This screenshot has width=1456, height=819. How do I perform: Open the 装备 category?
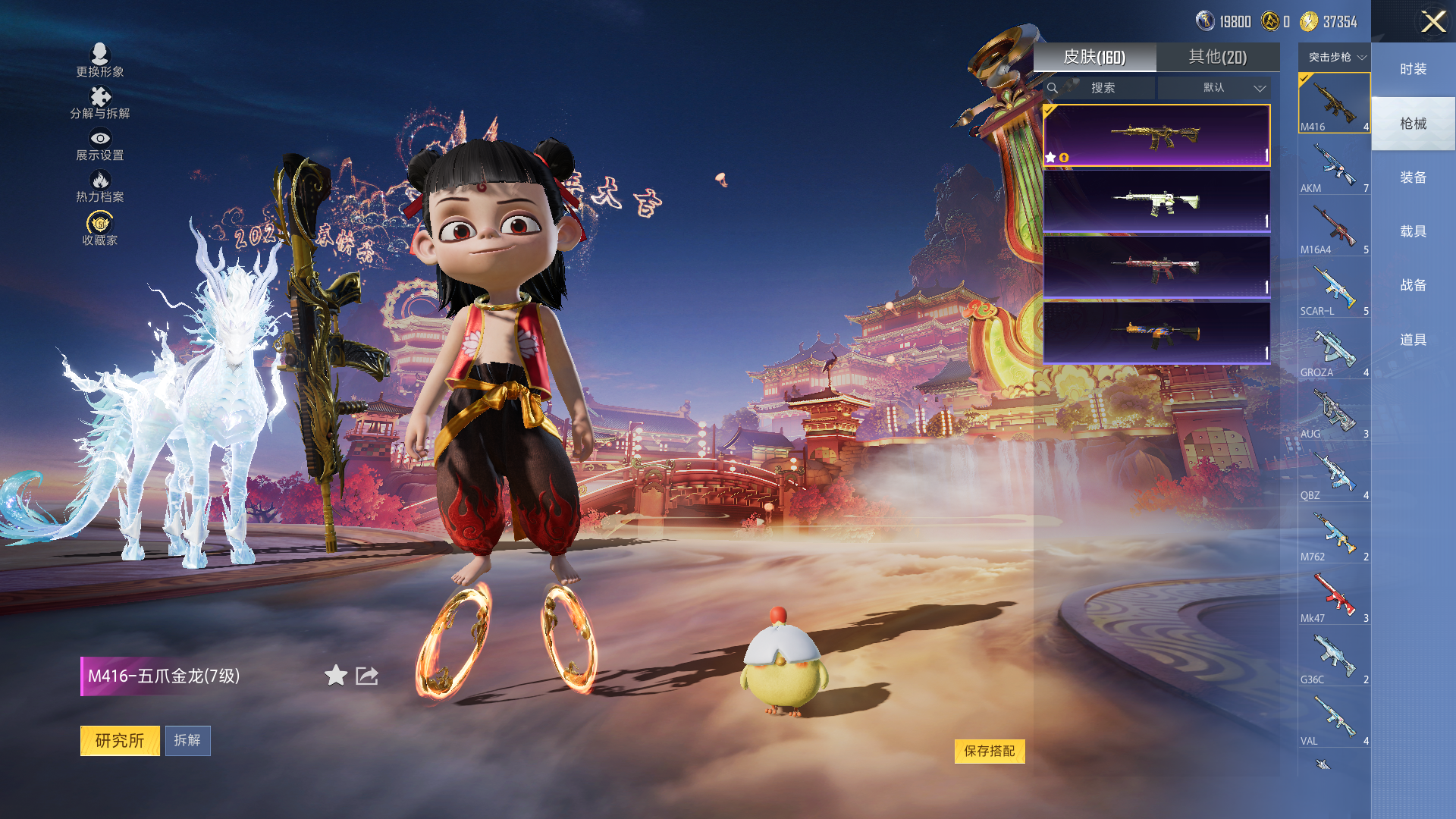[1413, 177]
